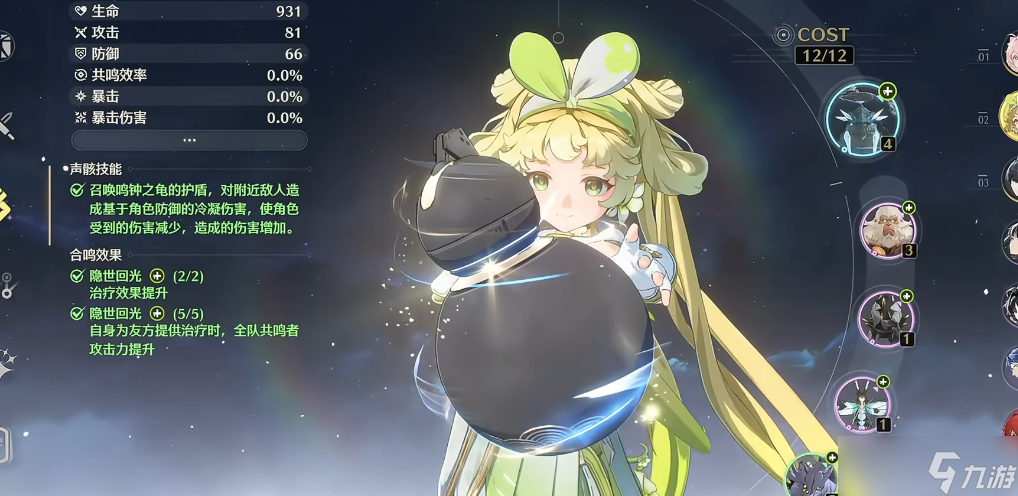Viewport: 1018px width, 496px height.
Task: Open the plus icon beside 隐世回光 (5/5)
Action: point(156,314)
